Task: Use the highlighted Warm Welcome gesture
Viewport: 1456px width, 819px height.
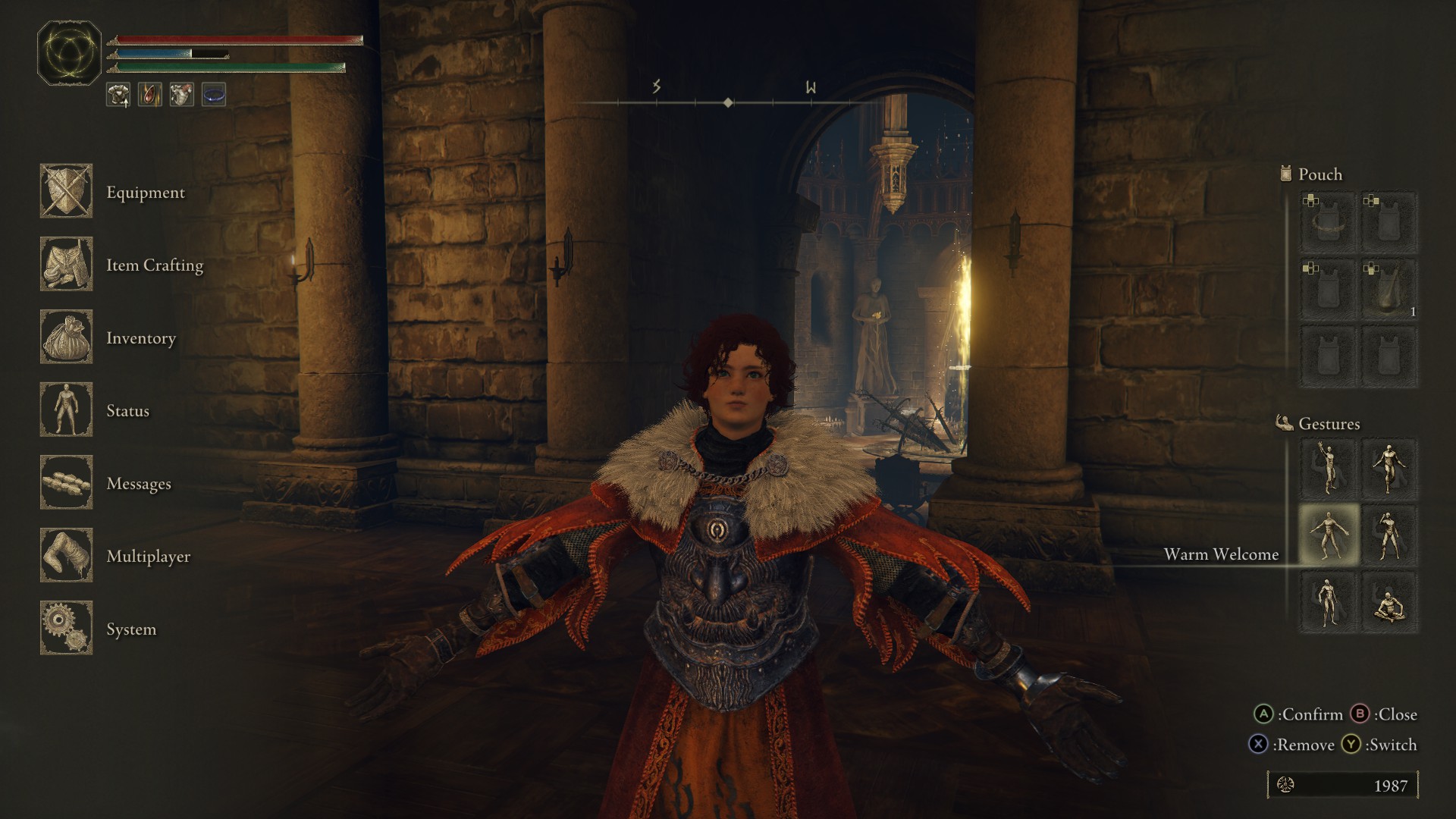Action: pyautogui.click(x=1329, y=535)
